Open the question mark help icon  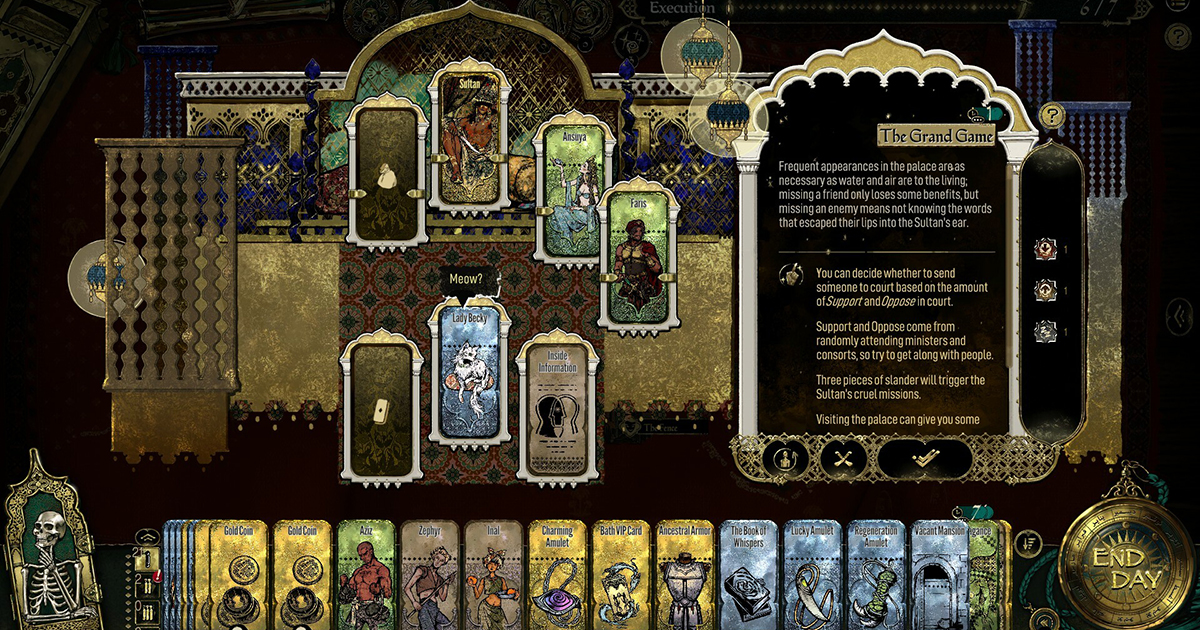point(1051,115)
